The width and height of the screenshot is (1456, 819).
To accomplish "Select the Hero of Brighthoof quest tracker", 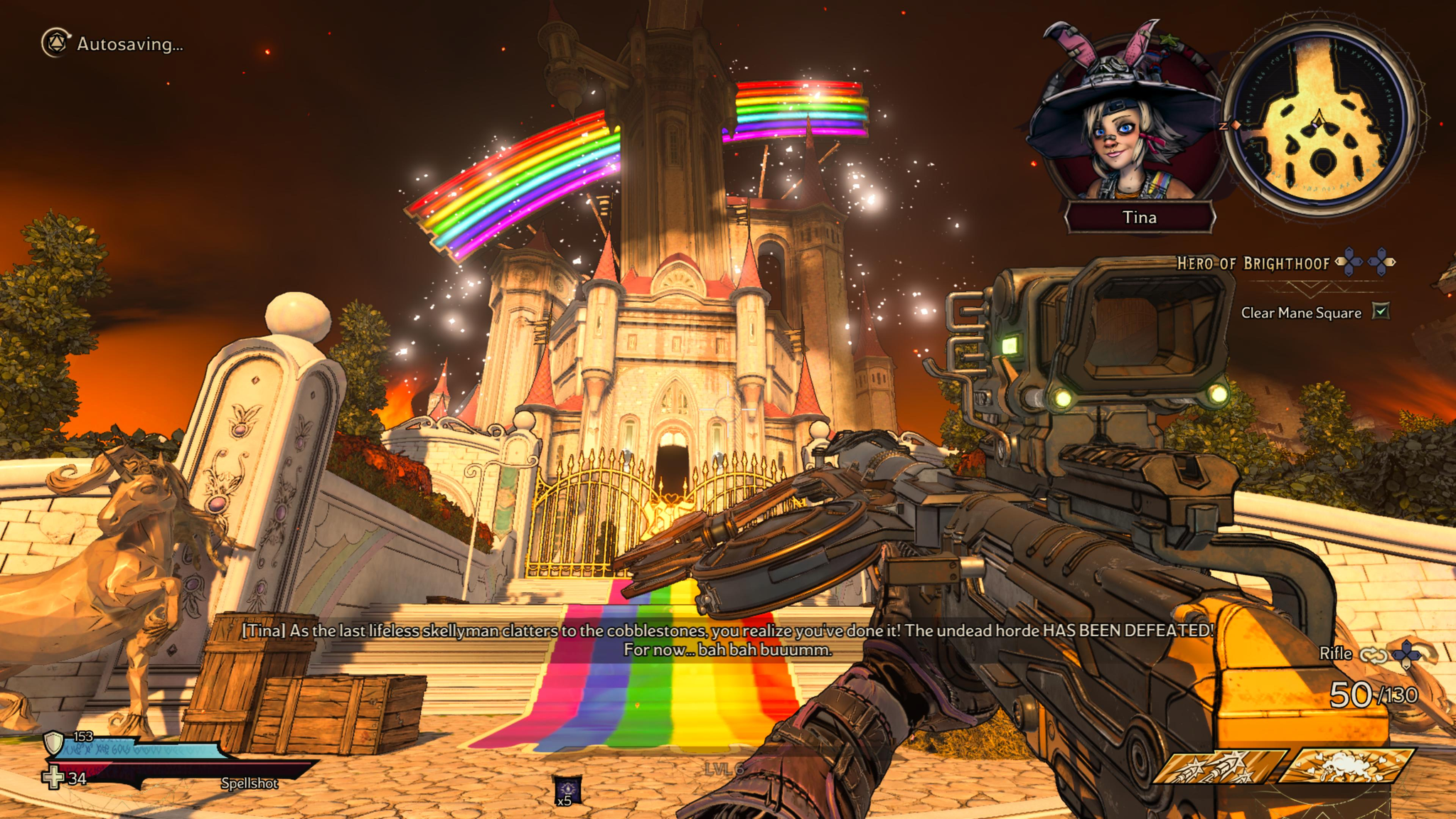I will coord(1253,264).
